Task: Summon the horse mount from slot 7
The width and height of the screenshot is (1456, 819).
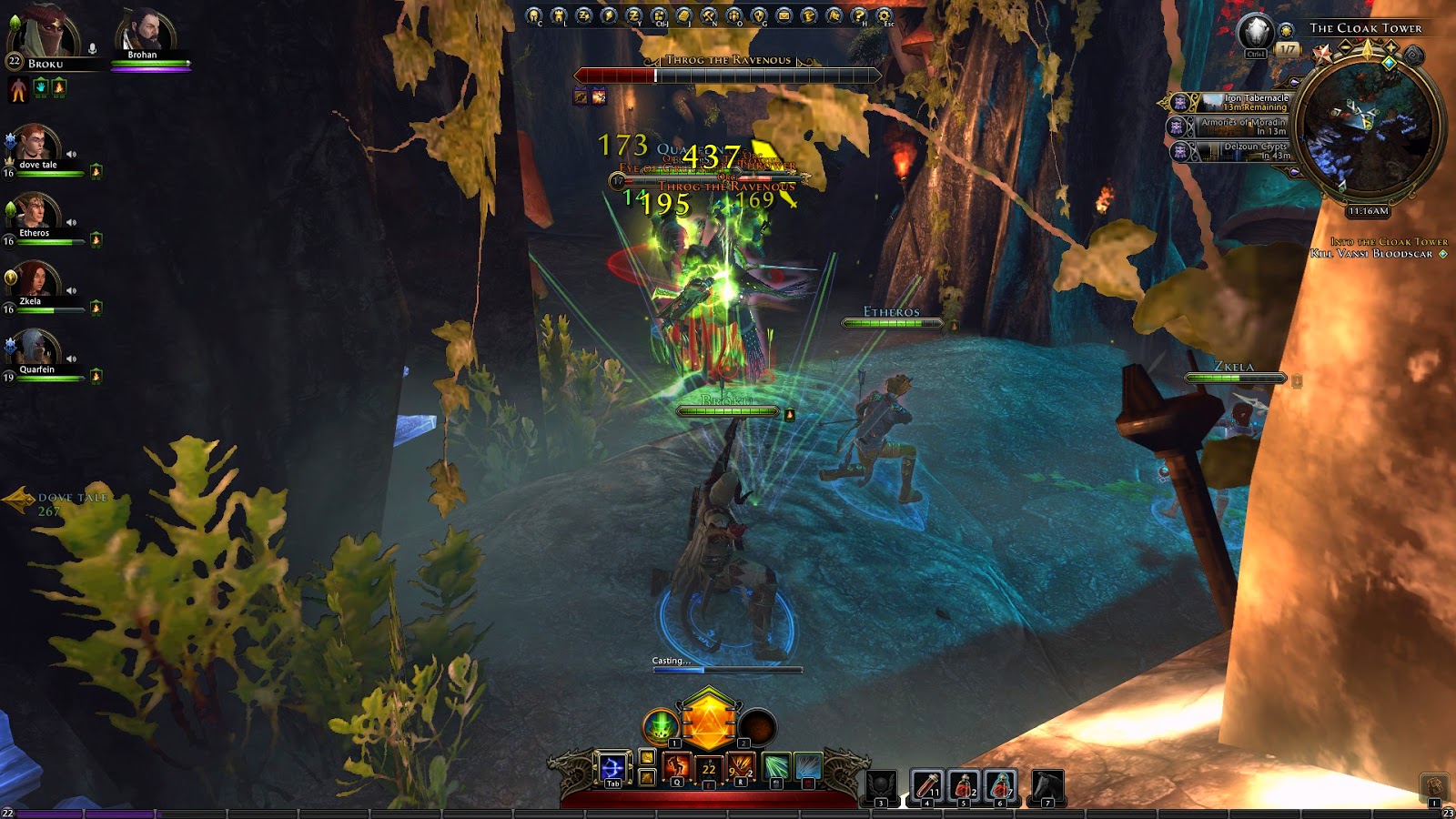Action: 1046,784
